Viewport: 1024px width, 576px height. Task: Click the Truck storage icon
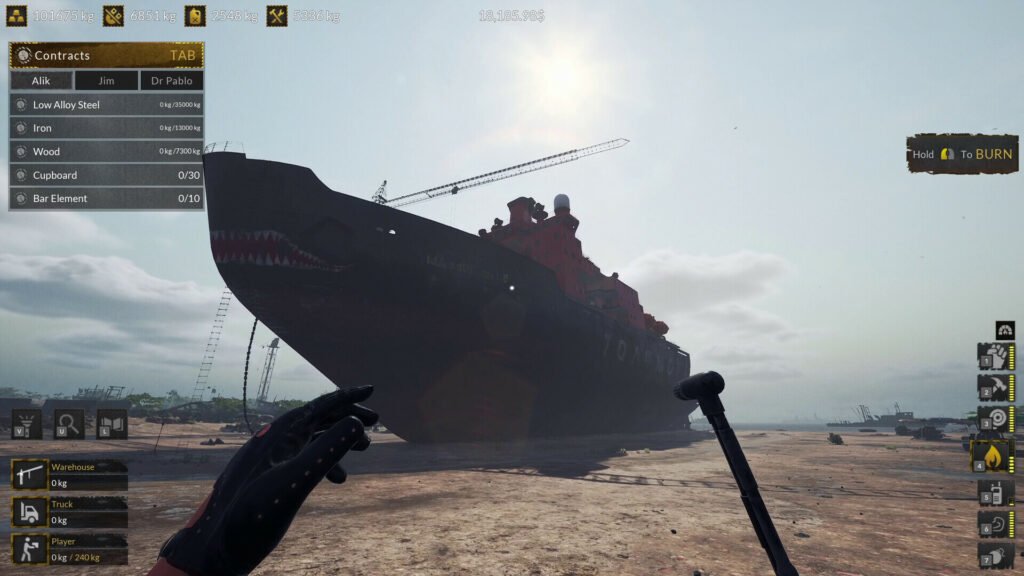[x=29, y=512]
